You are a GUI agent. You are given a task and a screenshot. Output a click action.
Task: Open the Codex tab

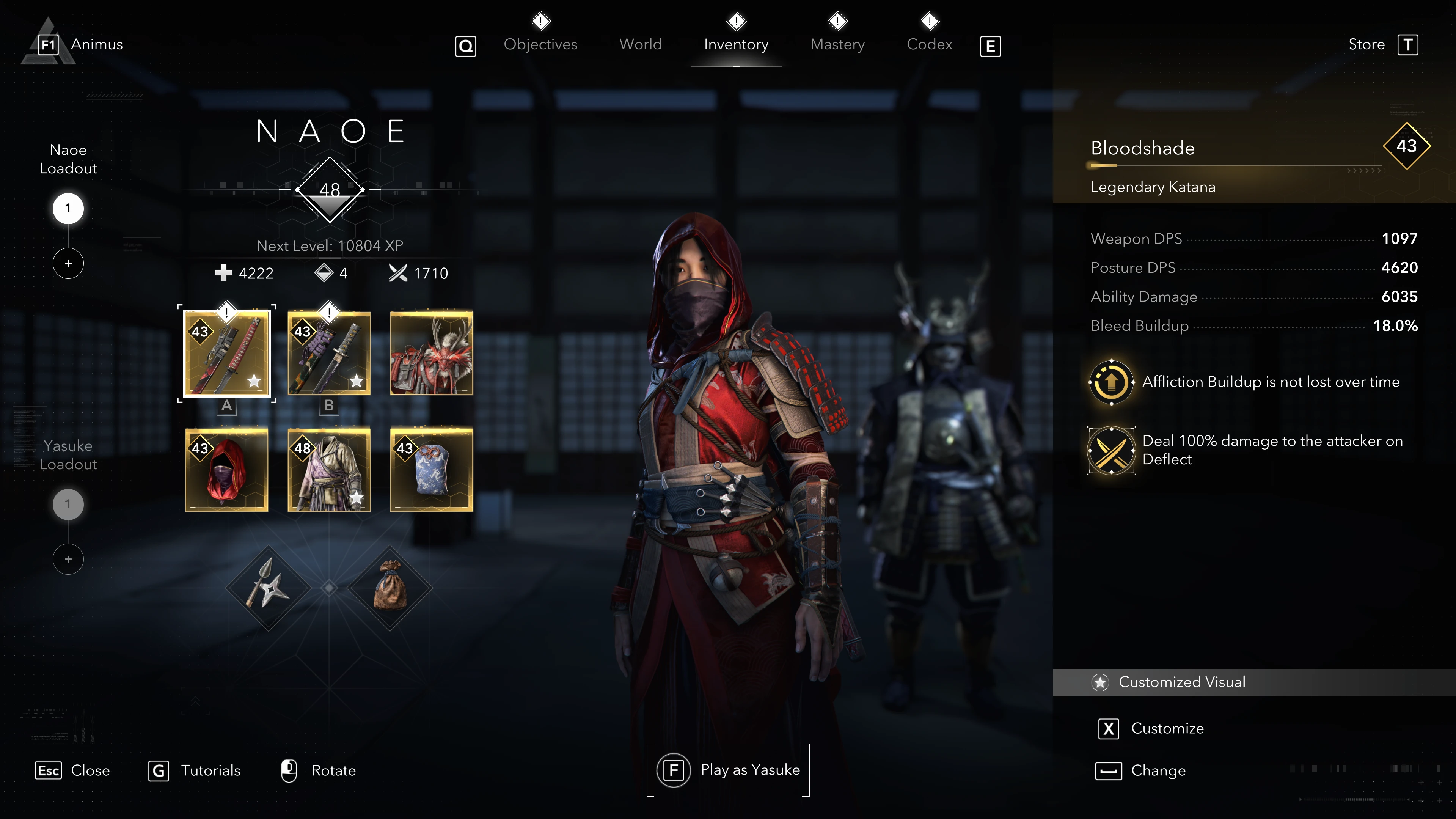(x=929, y=44)
